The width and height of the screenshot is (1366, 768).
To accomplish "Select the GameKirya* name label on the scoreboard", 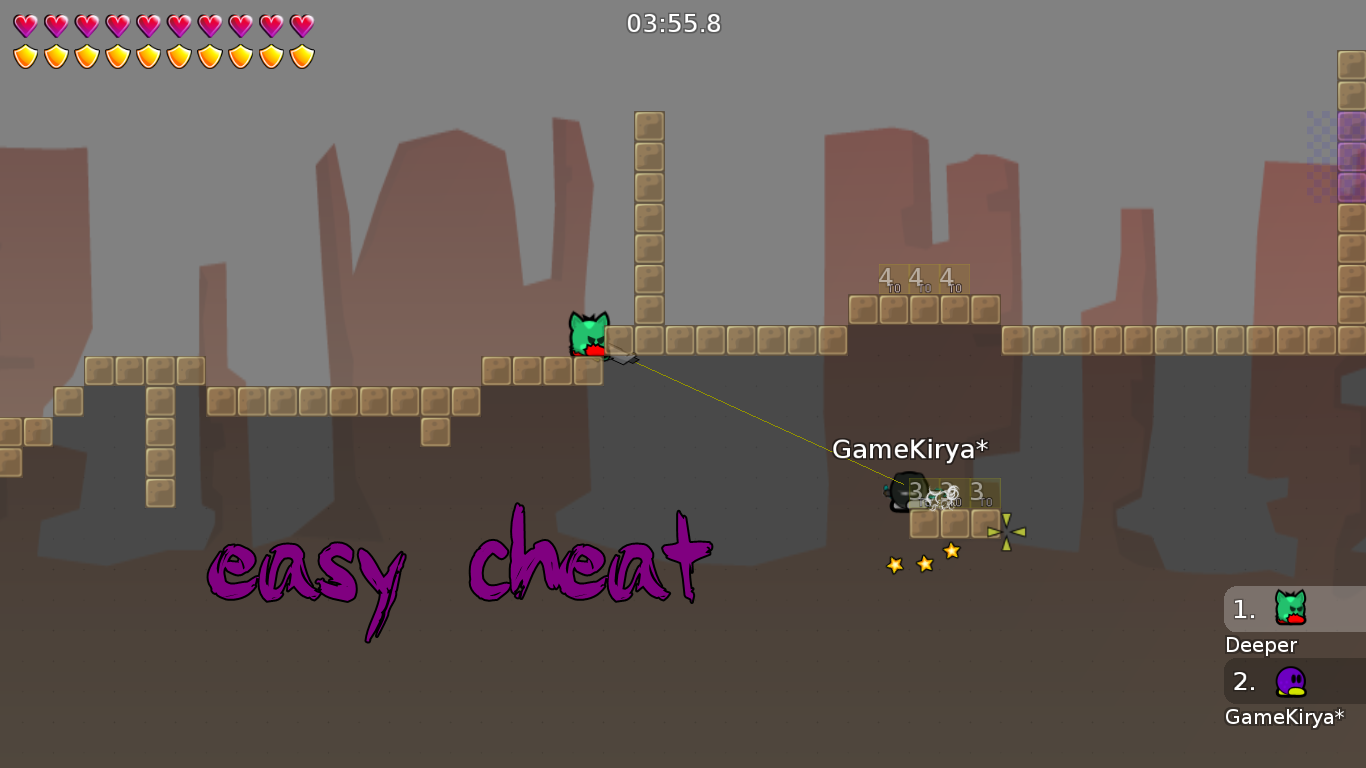I will pyautogui.click(x=1284, y=717).
